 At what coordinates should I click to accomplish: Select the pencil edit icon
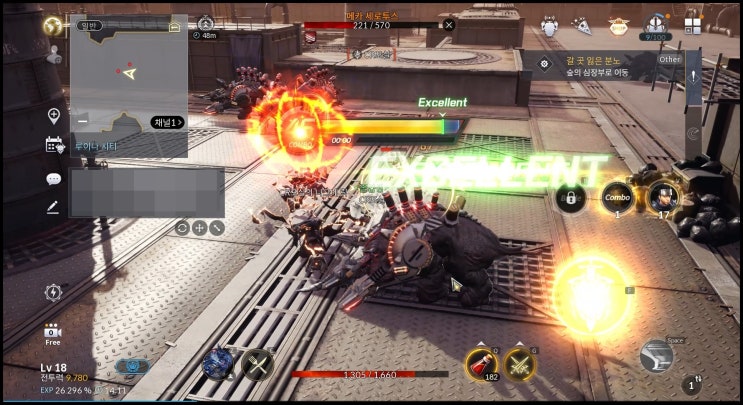coord(53,208)
